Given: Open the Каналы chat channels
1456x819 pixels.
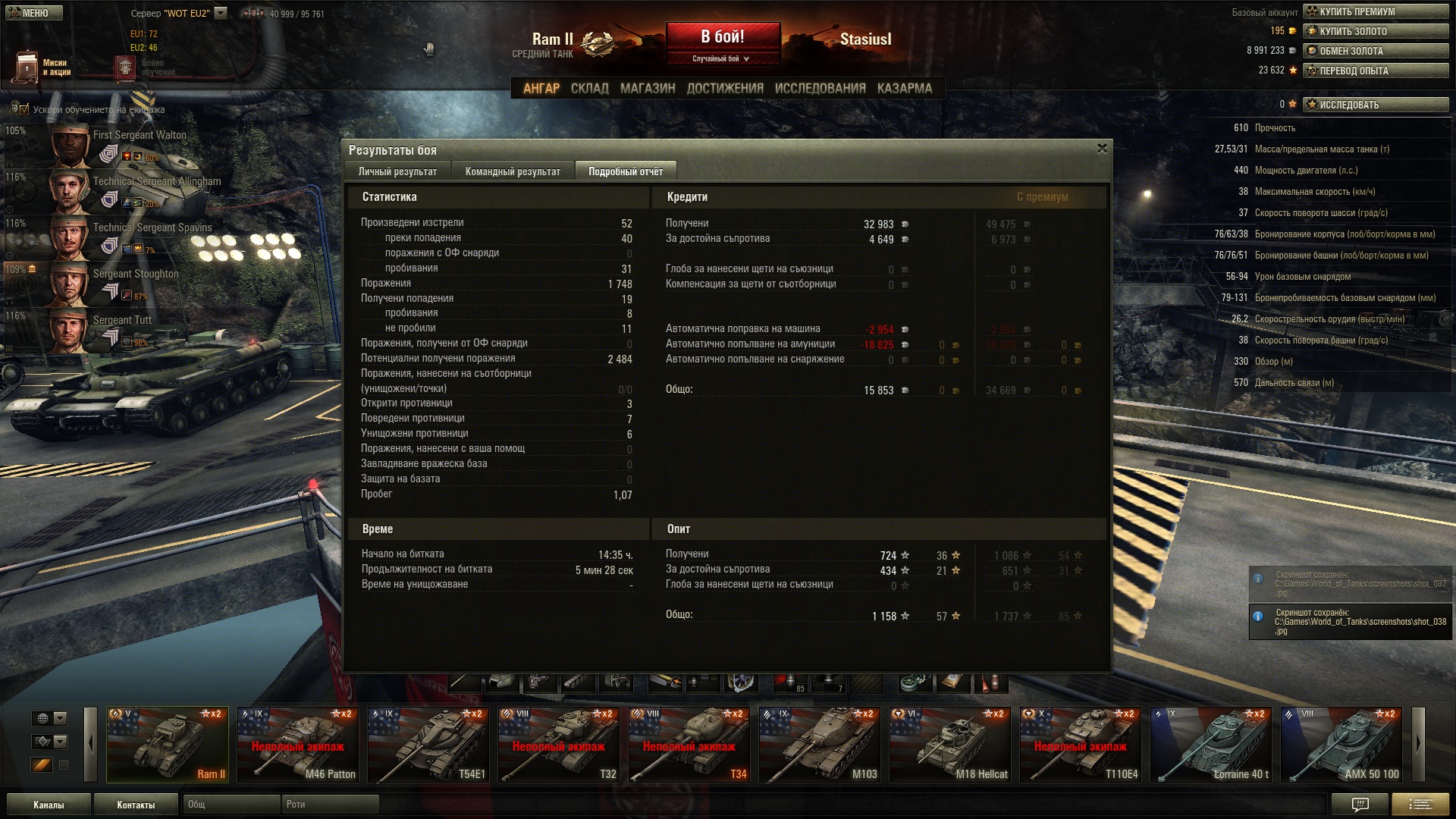Looking at the screenshot, I should (49, 805).
